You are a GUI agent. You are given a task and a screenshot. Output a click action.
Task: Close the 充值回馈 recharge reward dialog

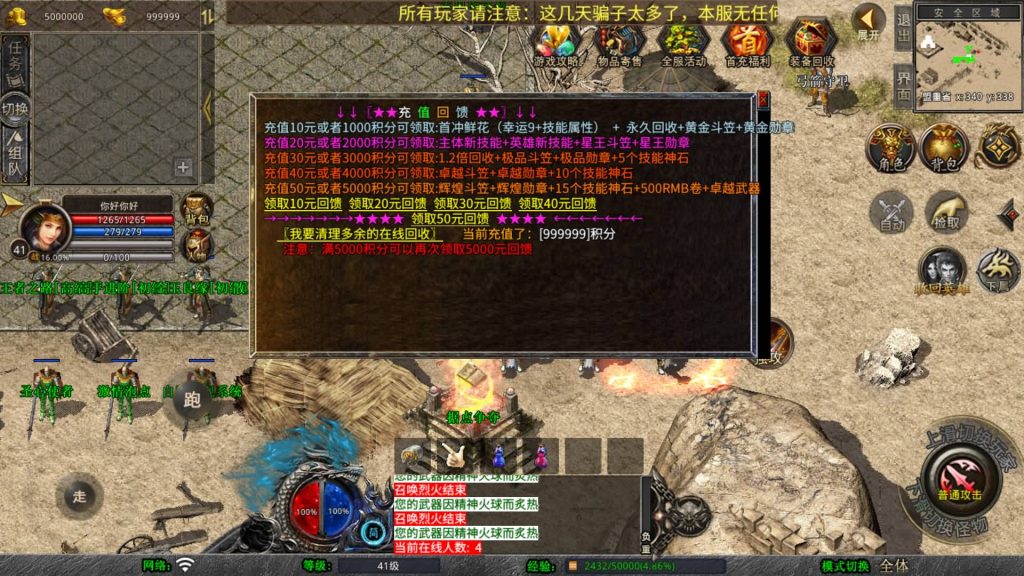click(763, 101)
